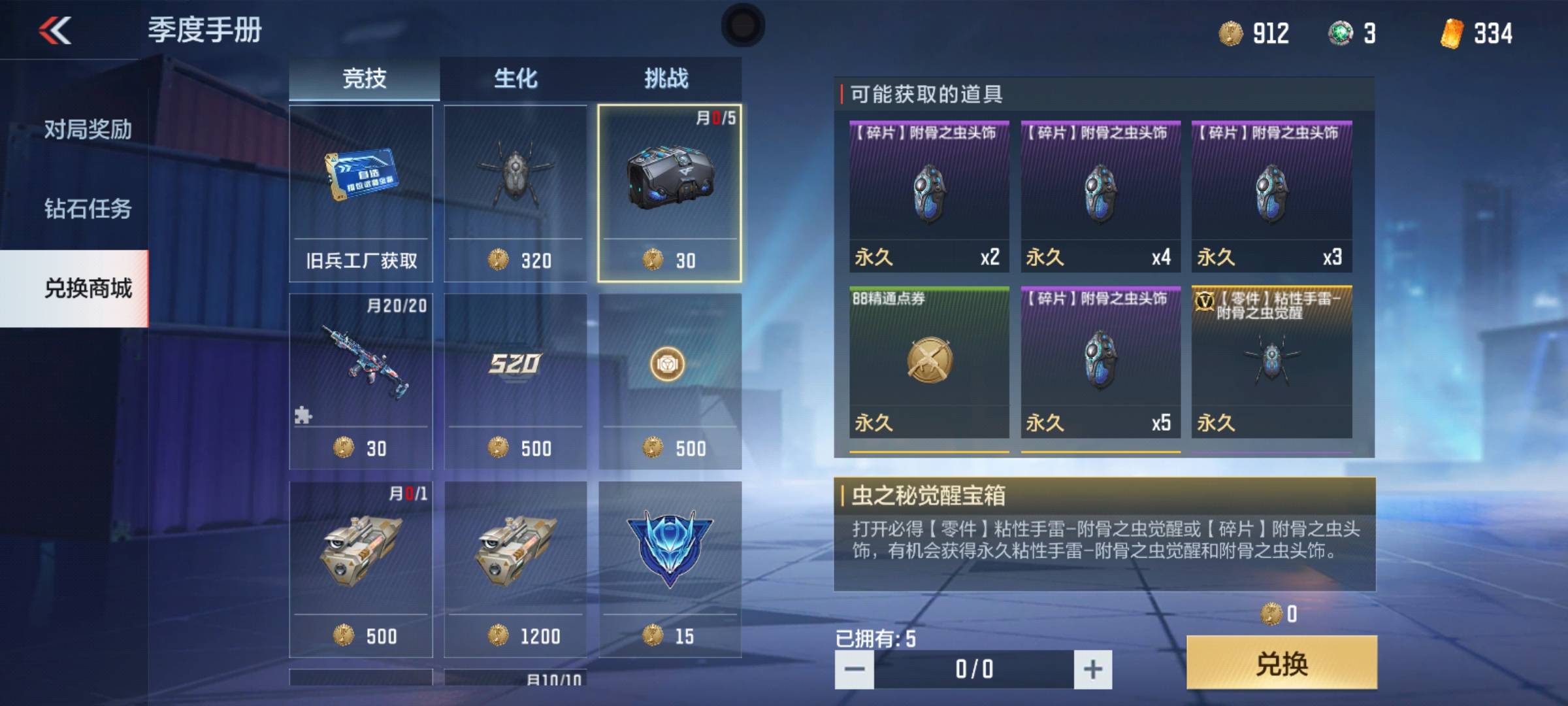The image size is (1568, 706).
Task: Go back using the double-arrow button
Action: [55, 31]
